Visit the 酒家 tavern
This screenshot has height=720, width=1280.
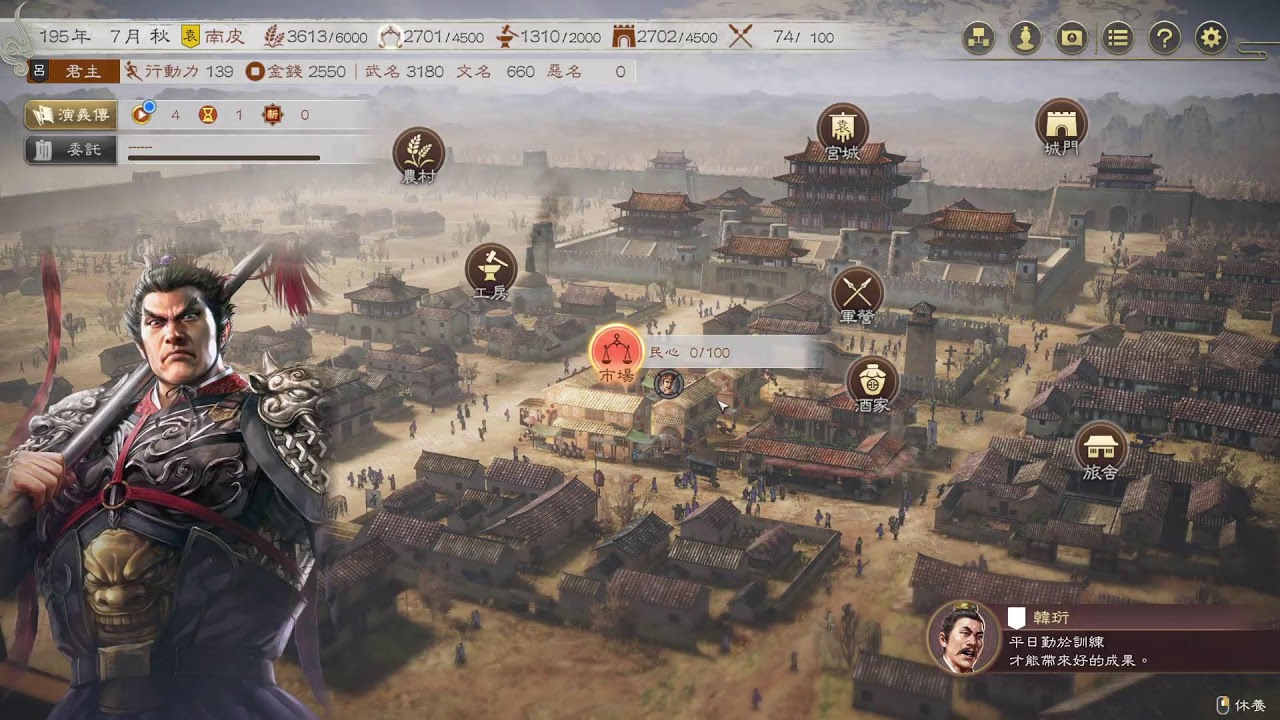point(872,382)
